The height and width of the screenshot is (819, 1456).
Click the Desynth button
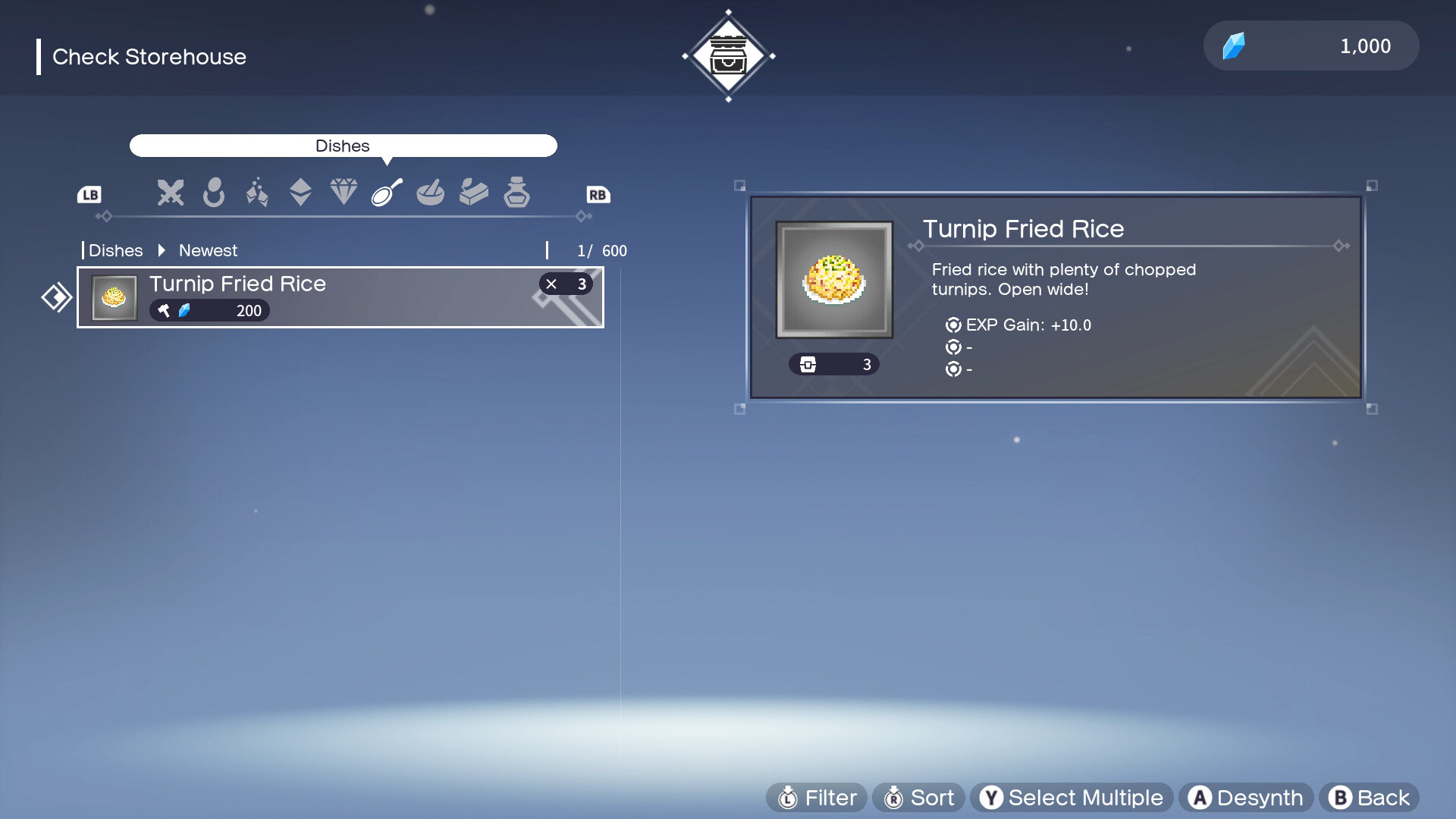coord(1246,798)
